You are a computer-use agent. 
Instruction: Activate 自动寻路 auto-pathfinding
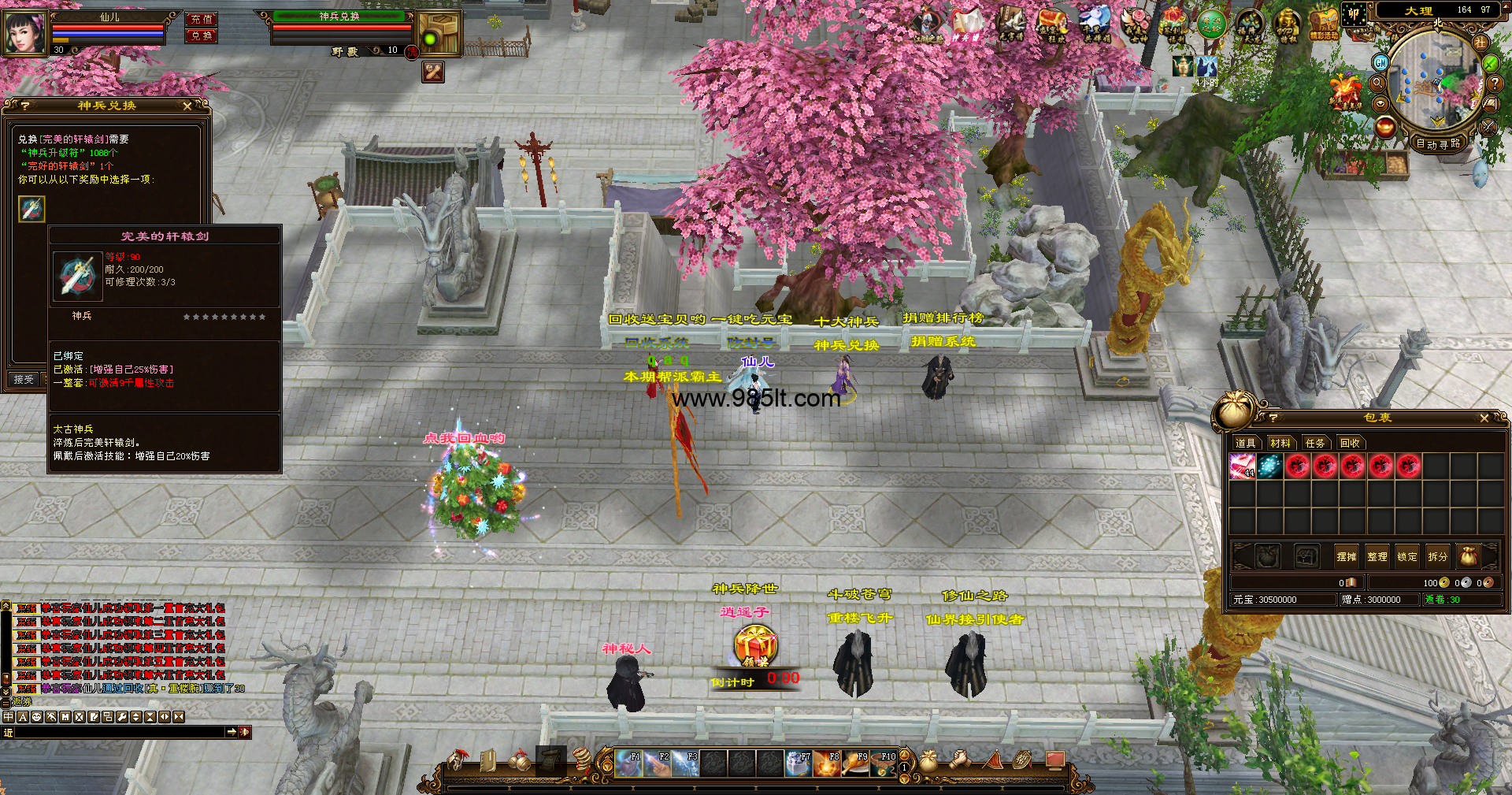pyautogui.click(x=1437, y=144)
